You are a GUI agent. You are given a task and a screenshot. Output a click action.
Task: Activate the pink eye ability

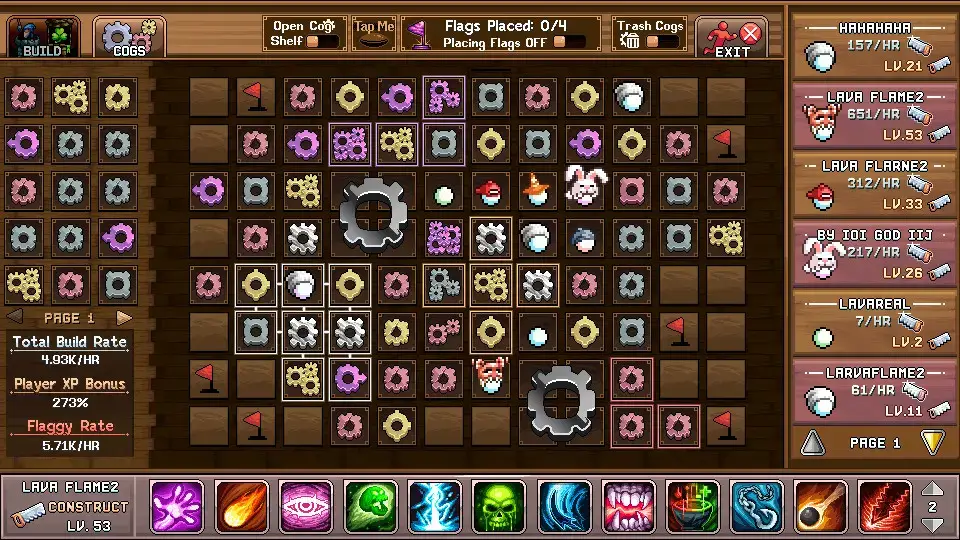tap(306, 507)
